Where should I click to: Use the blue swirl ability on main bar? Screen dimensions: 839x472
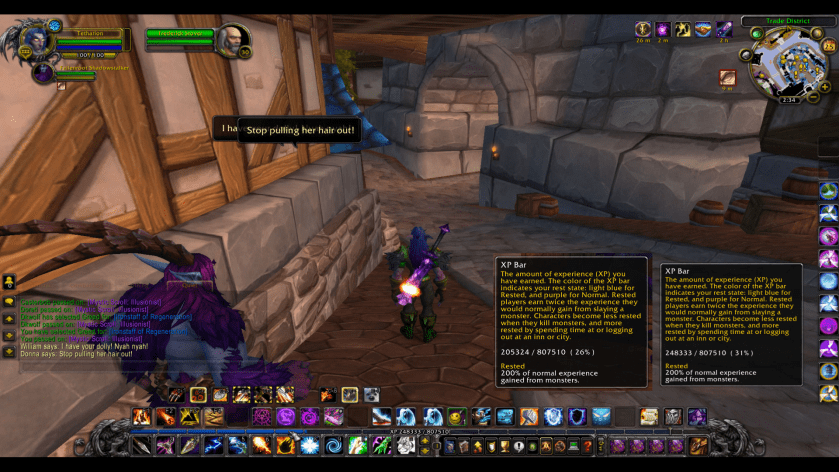pos(332,445)
